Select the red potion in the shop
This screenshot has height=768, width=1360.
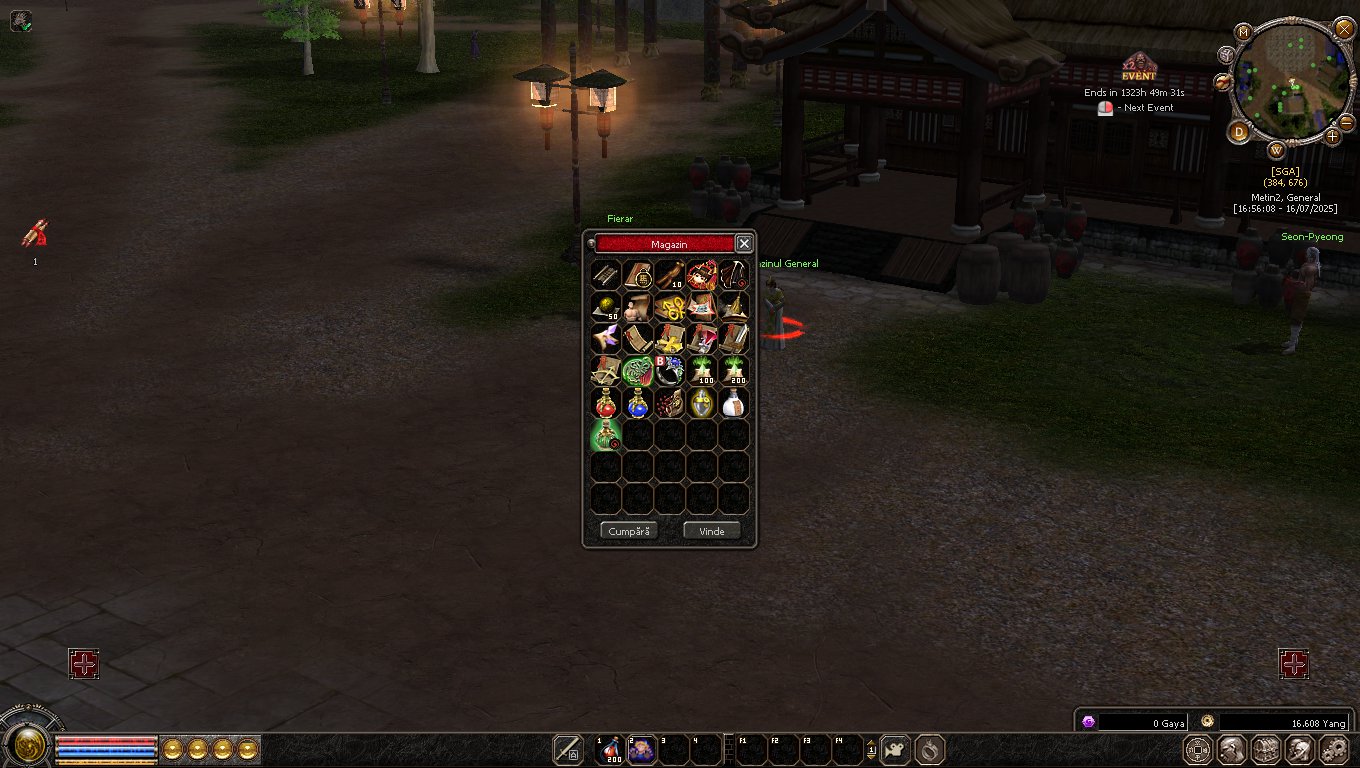(x=606, y=402)
